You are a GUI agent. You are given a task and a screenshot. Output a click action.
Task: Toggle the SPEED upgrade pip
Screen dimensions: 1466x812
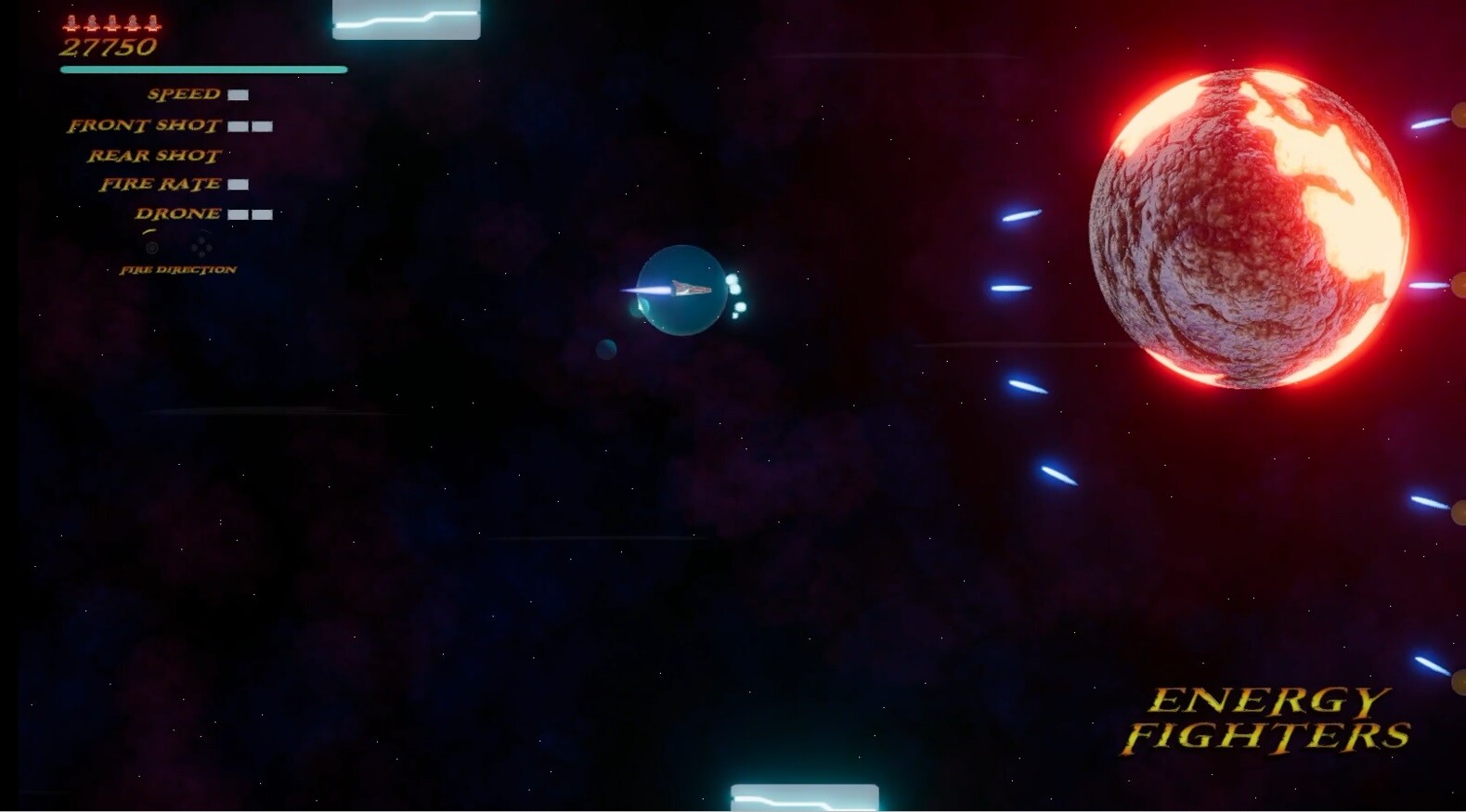[x=239, y=95]
